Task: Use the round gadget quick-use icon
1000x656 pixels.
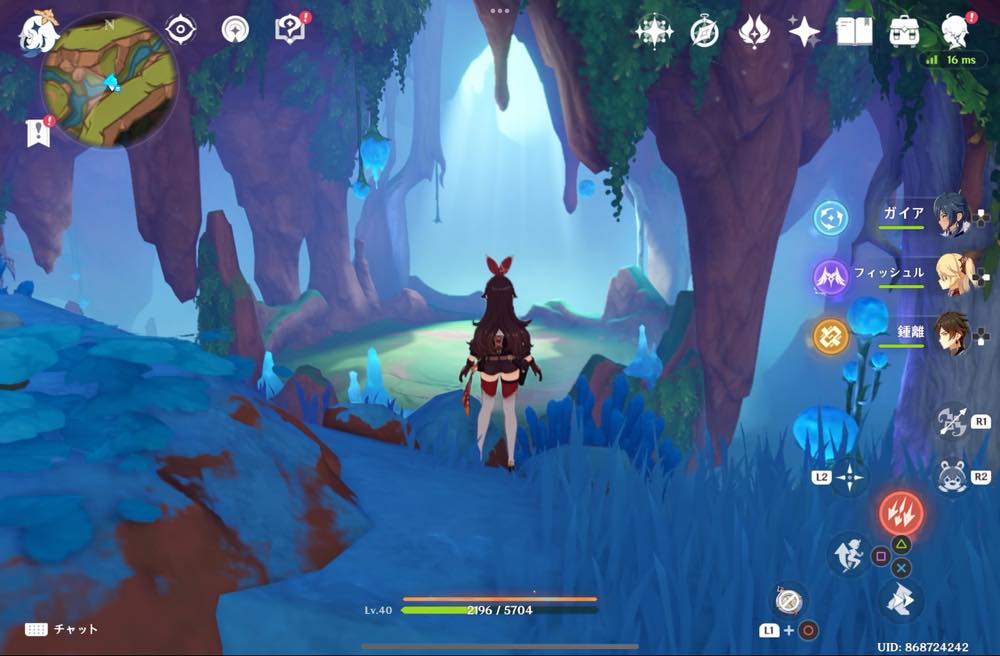Action: (789, 600)
